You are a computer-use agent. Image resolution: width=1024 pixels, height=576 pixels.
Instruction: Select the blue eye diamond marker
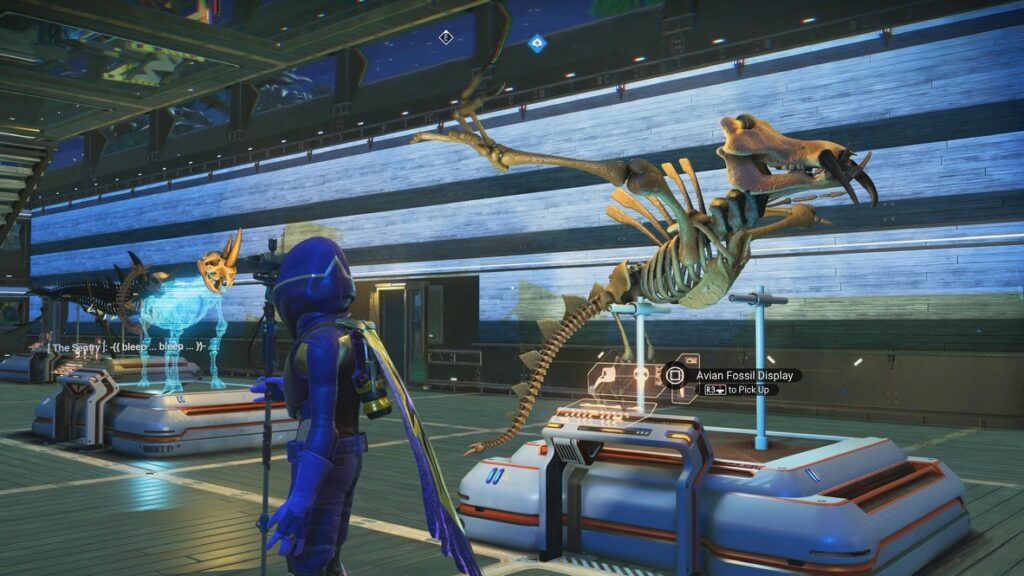click(x=537, y=43)
